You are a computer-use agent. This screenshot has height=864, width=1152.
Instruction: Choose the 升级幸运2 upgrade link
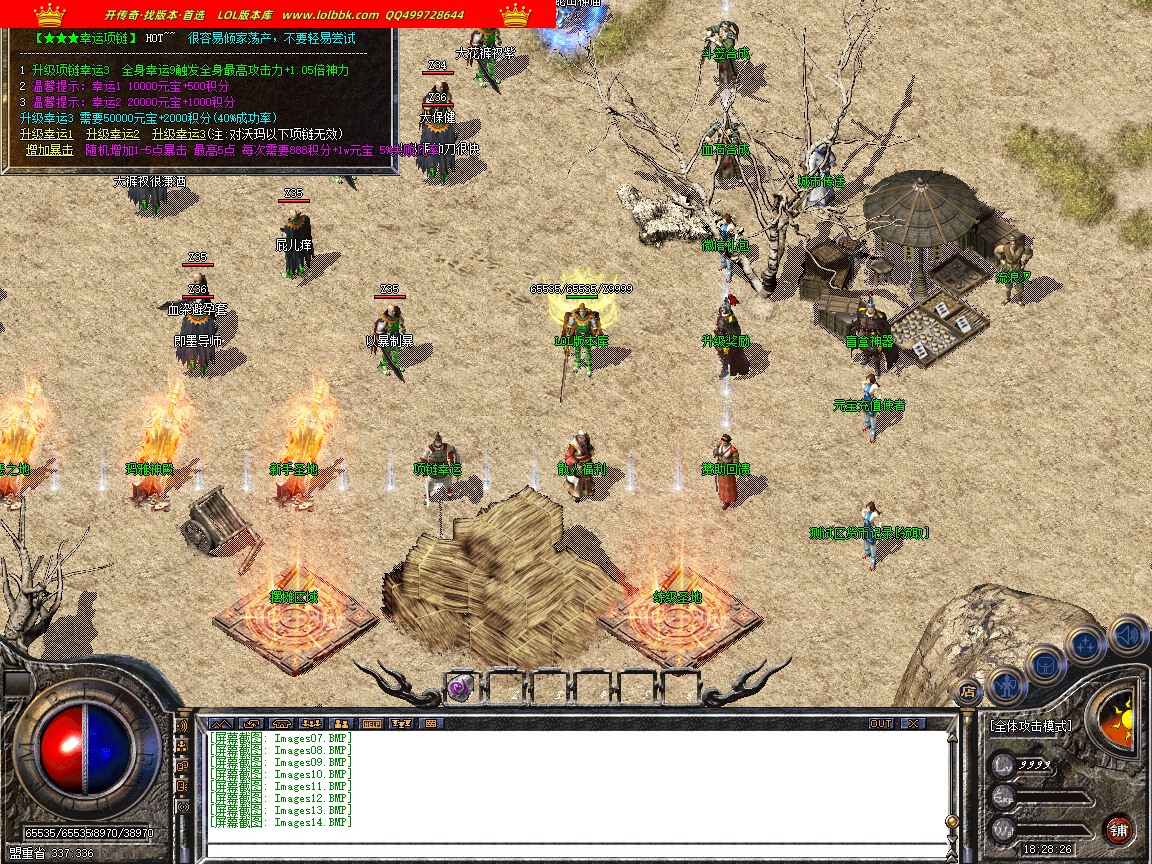[x=112, y=134]
